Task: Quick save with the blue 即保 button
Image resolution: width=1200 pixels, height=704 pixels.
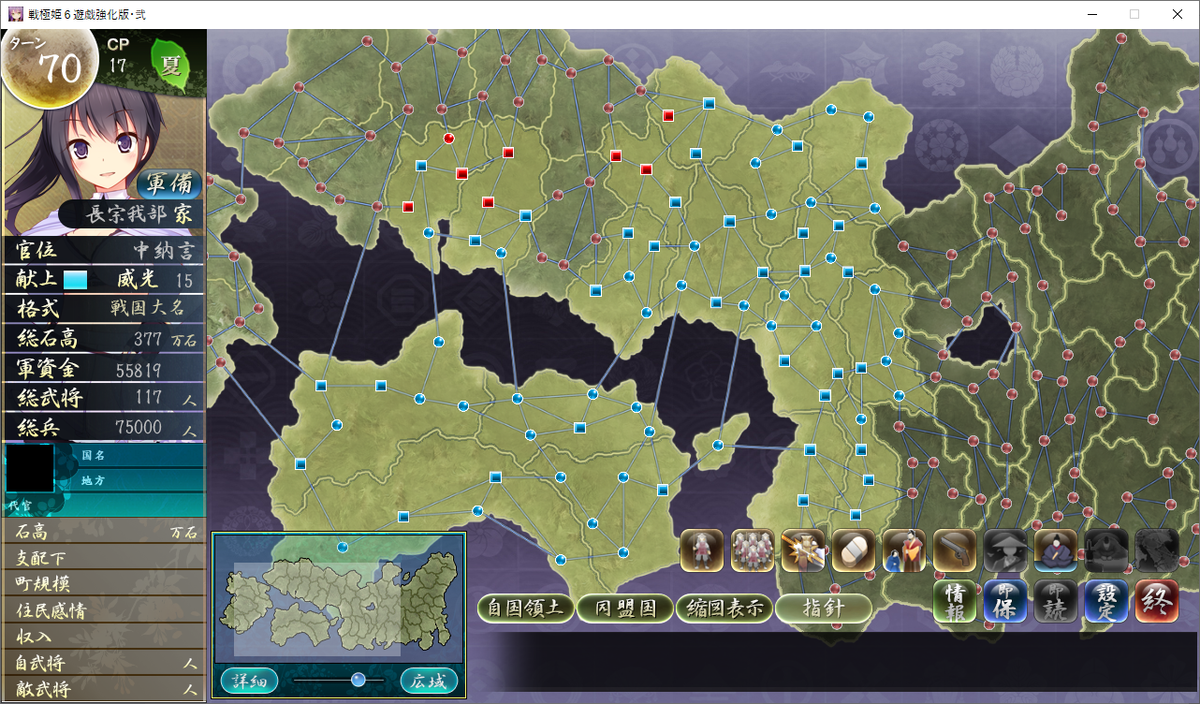Action: tap(1005, 602)
